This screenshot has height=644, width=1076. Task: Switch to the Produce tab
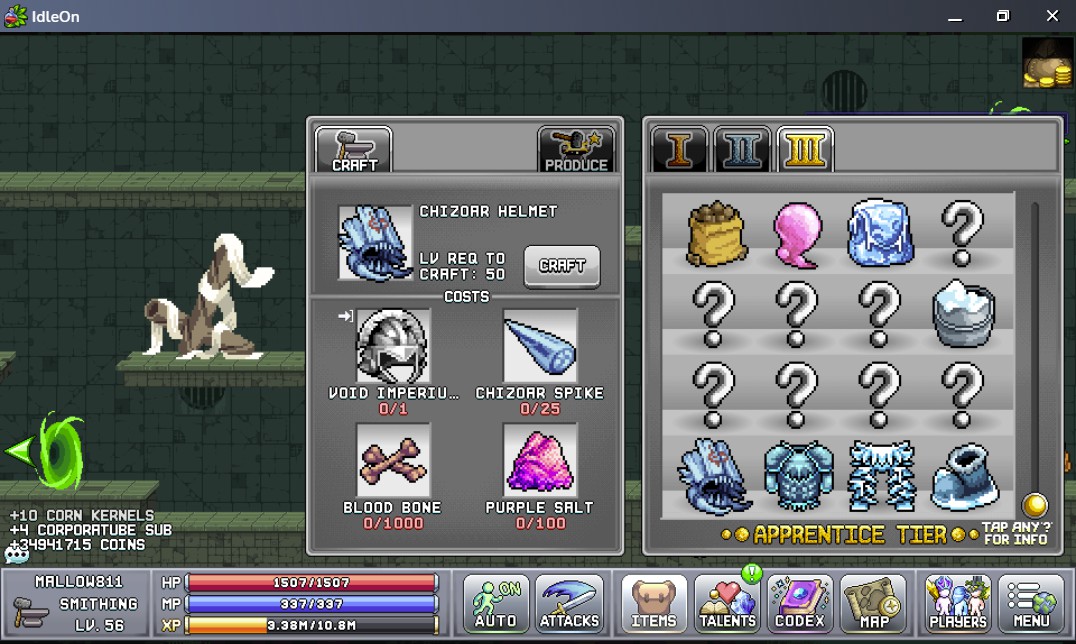click(x=575, y=151)
